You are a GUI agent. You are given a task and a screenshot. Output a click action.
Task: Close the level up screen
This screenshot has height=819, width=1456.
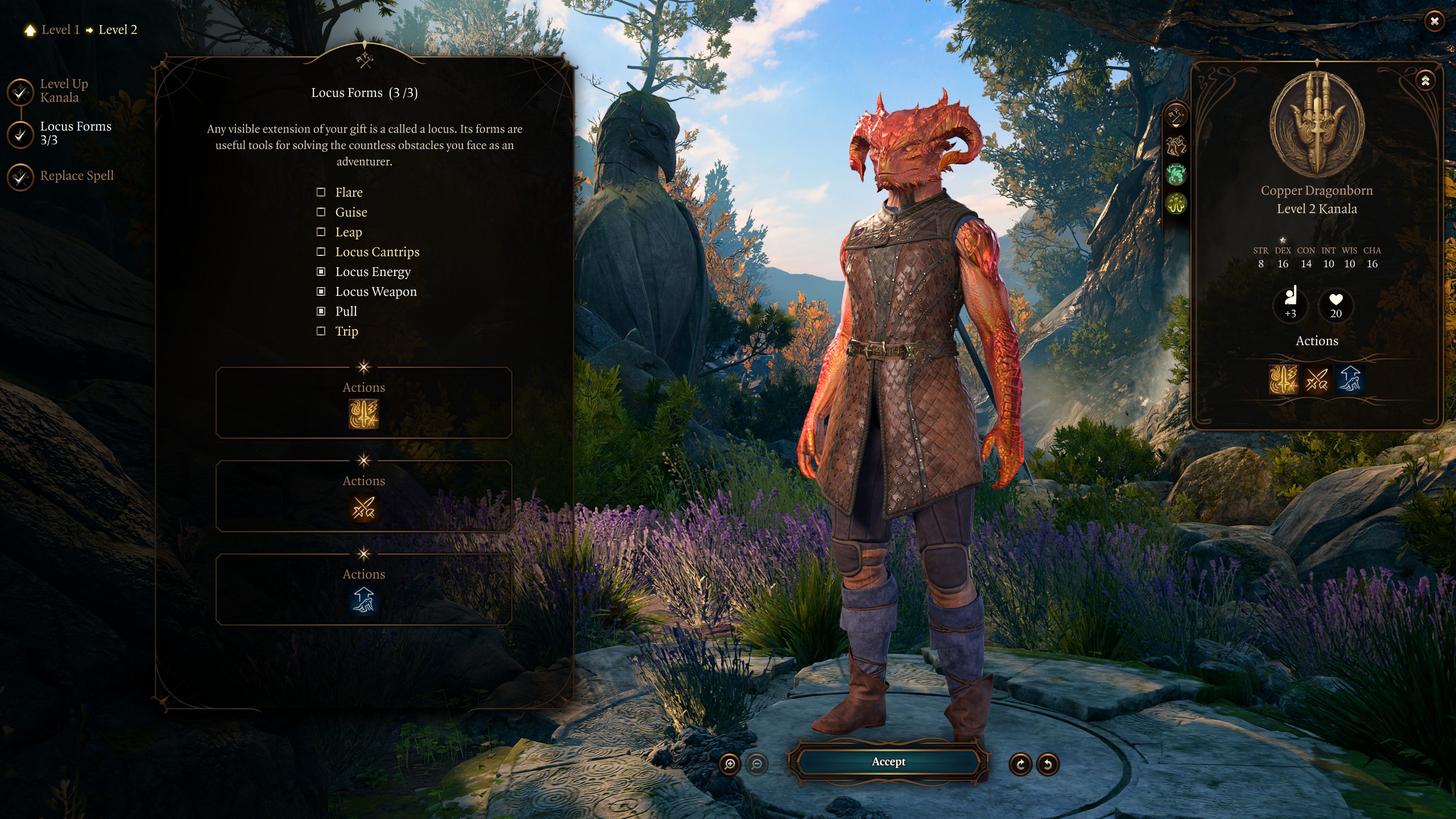[1434, 22]
